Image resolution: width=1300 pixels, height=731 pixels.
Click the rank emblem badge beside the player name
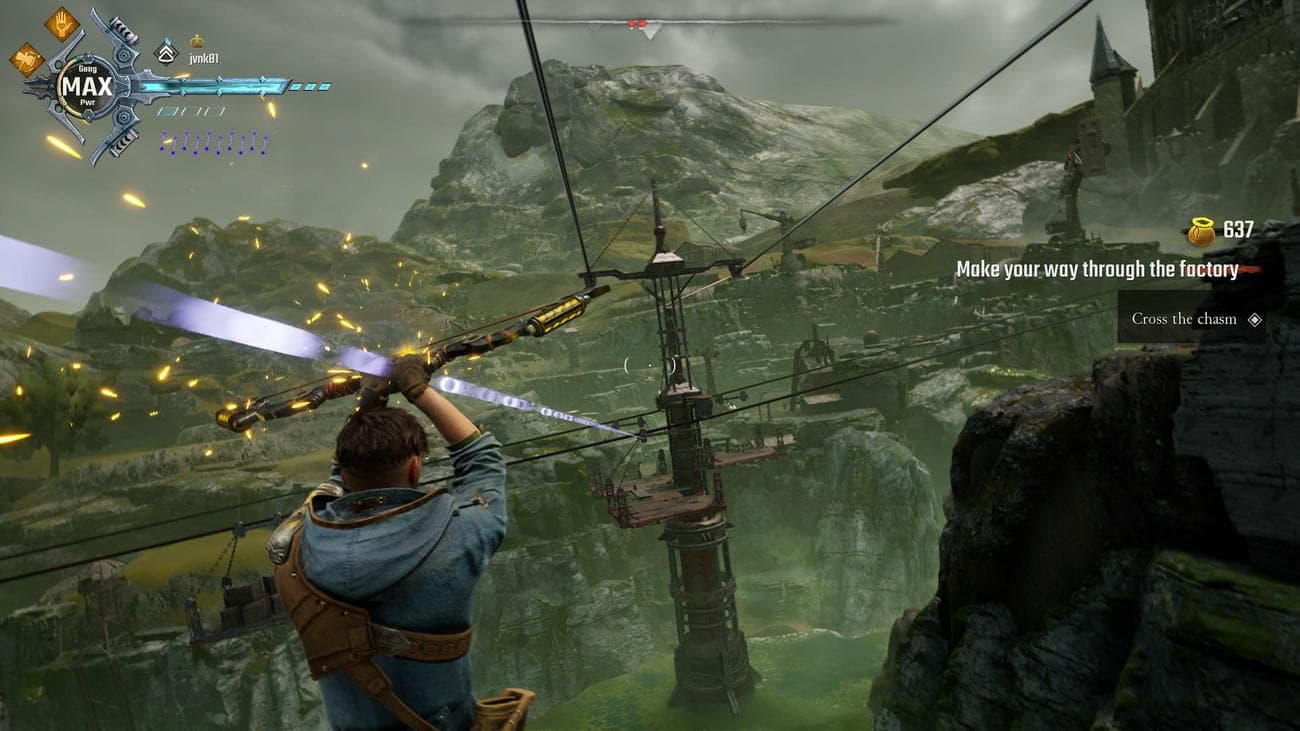(x=166, y=52)
